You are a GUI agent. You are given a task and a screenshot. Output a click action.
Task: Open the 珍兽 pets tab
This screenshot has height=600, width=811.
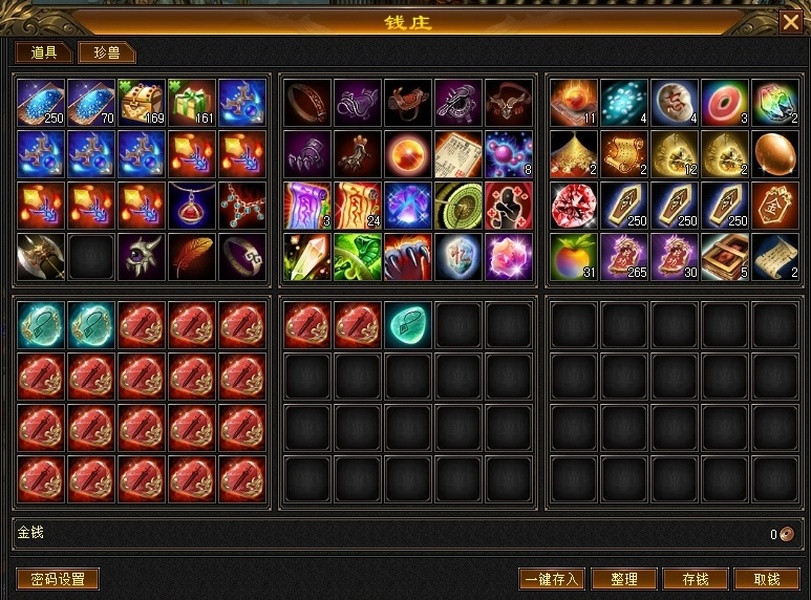tap(106, 53)
